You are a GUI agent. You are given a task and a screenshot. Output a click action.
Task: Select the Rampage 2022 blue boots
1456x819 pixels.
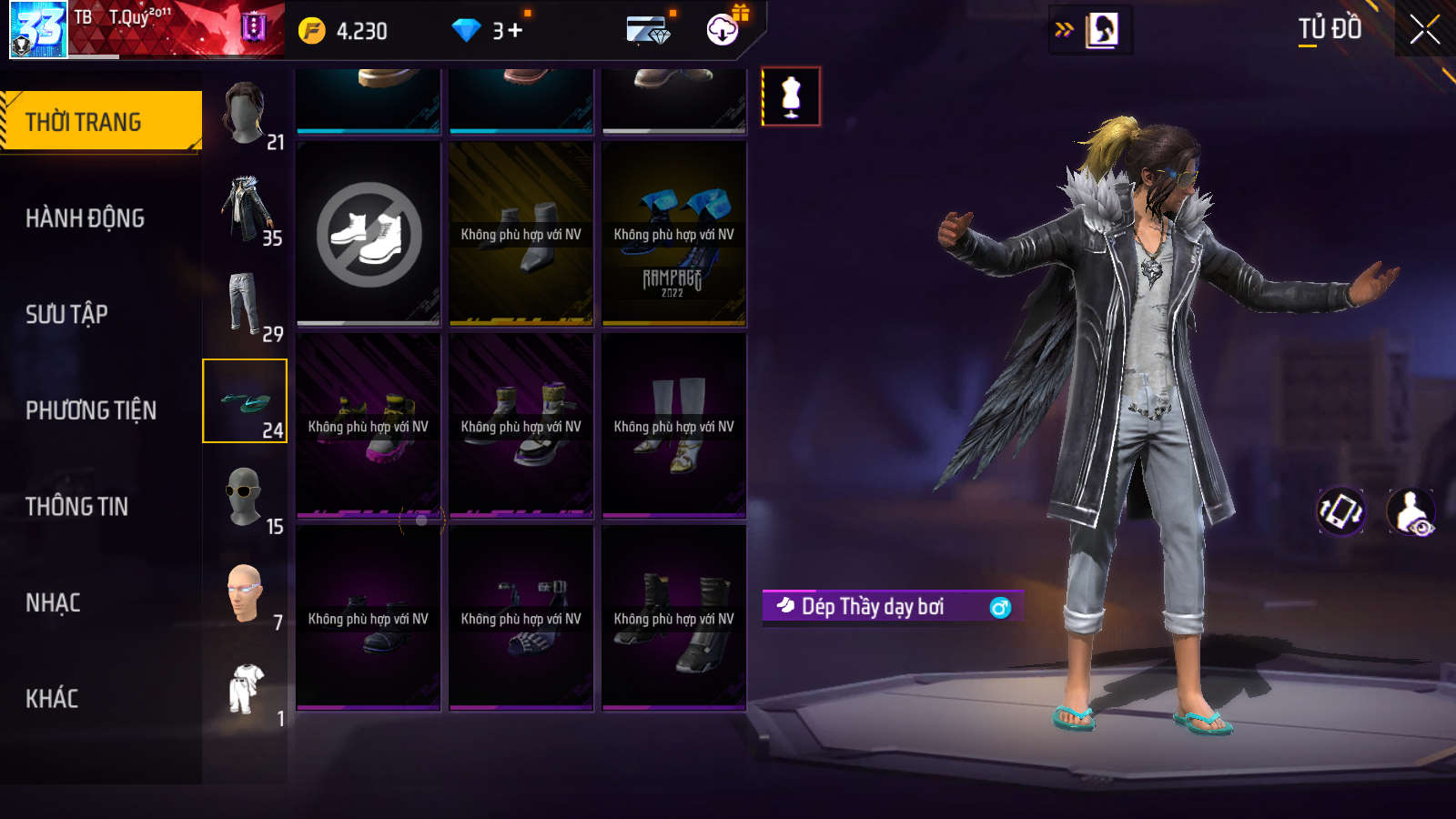(674, 234)
